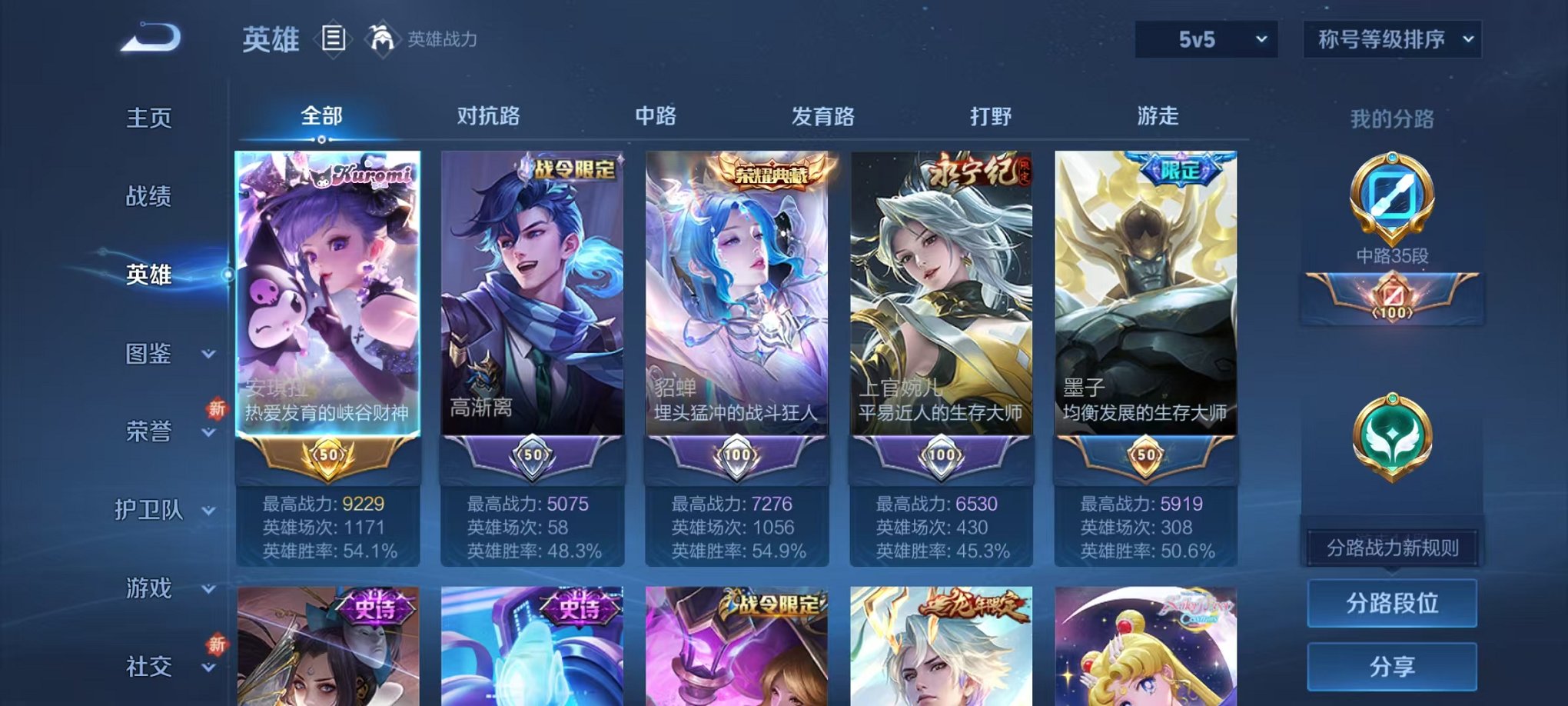This screenshot has width=1568, height=706.
Task: Click the 英雄战力 helmet icon
Action: [382, 37]
